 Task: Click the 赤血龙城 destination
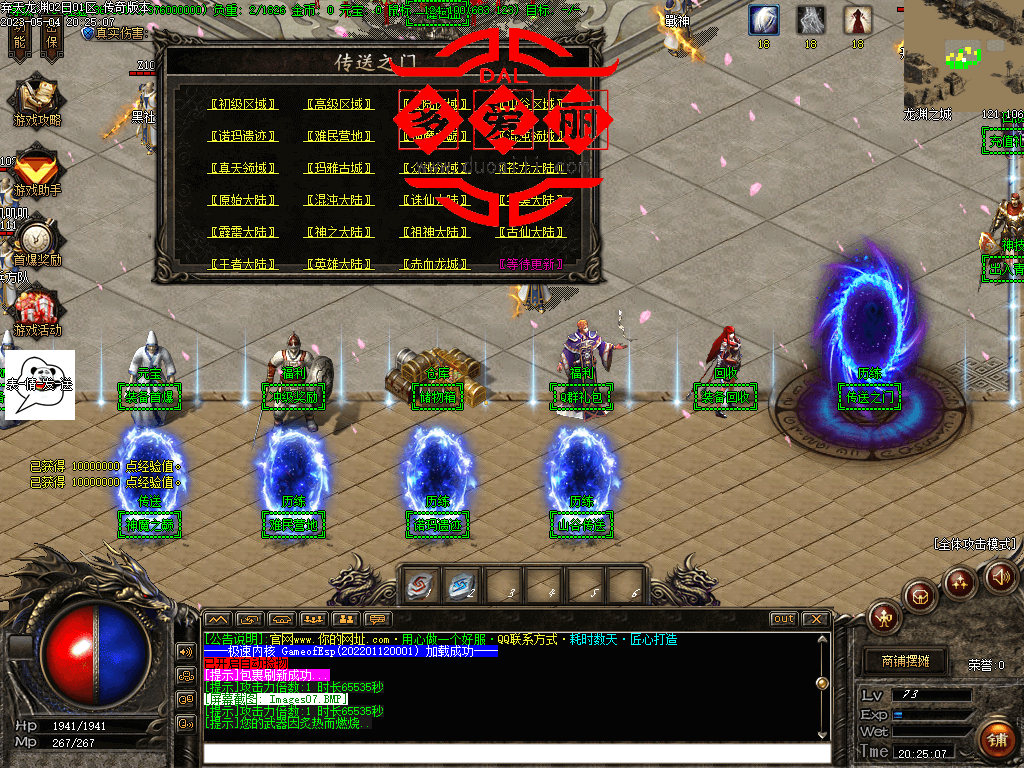click(435, 264)
